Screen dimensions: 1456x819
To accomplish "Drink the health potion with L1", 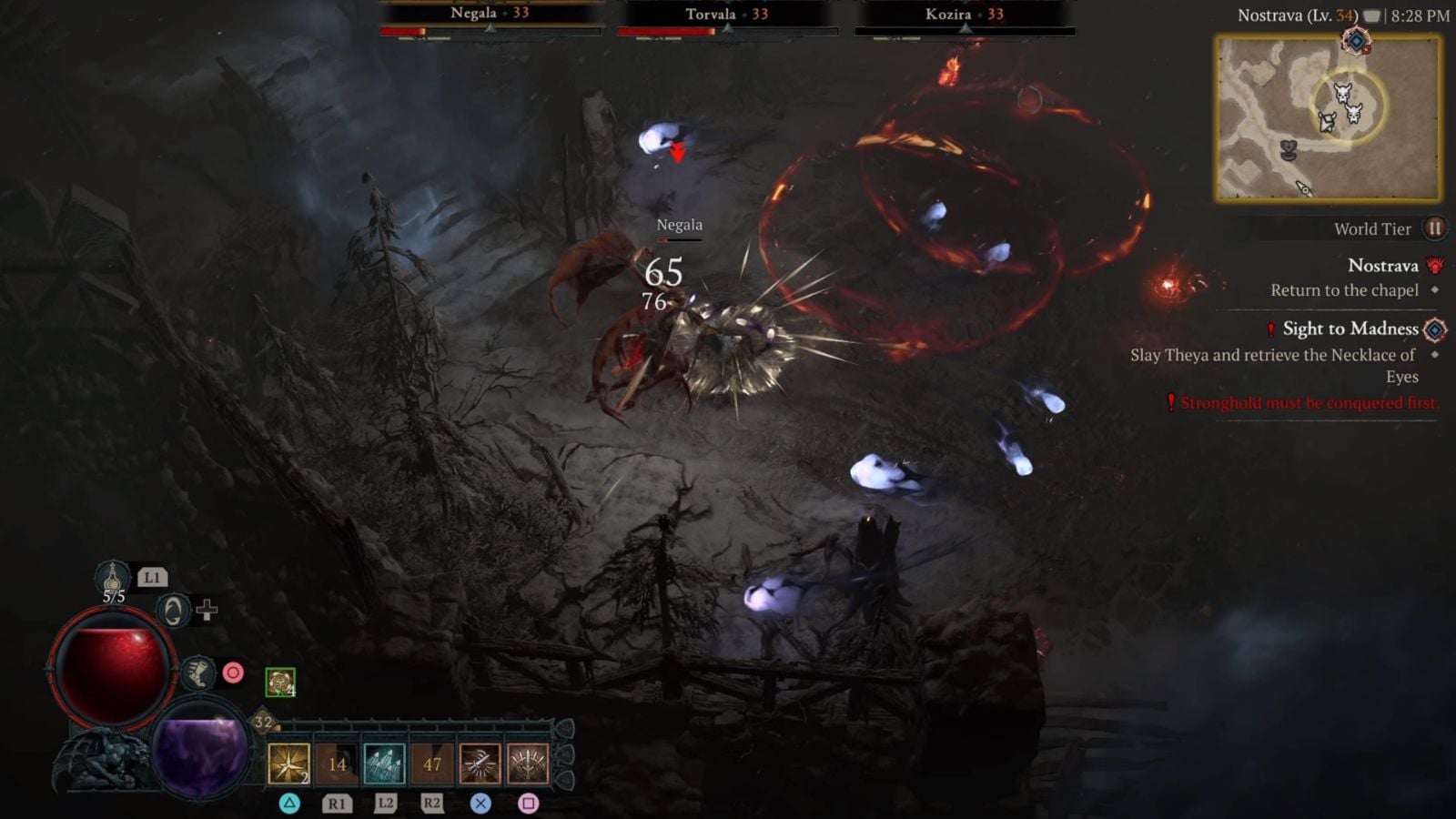I will (114, 578).
